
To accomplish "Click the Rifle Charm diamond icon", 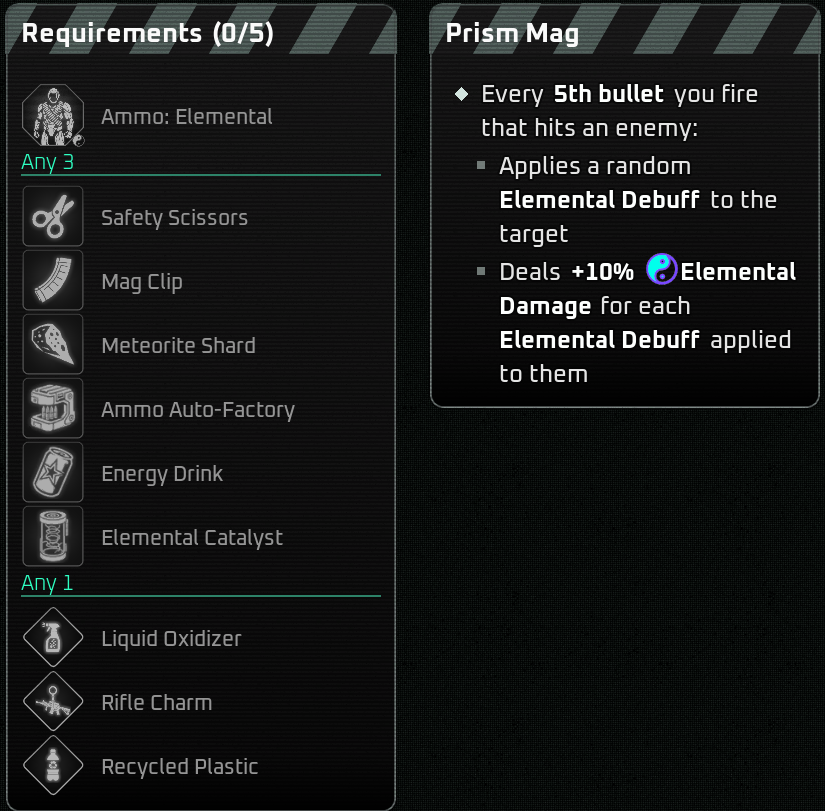I will pyautogui.click(x=53, y=702).
